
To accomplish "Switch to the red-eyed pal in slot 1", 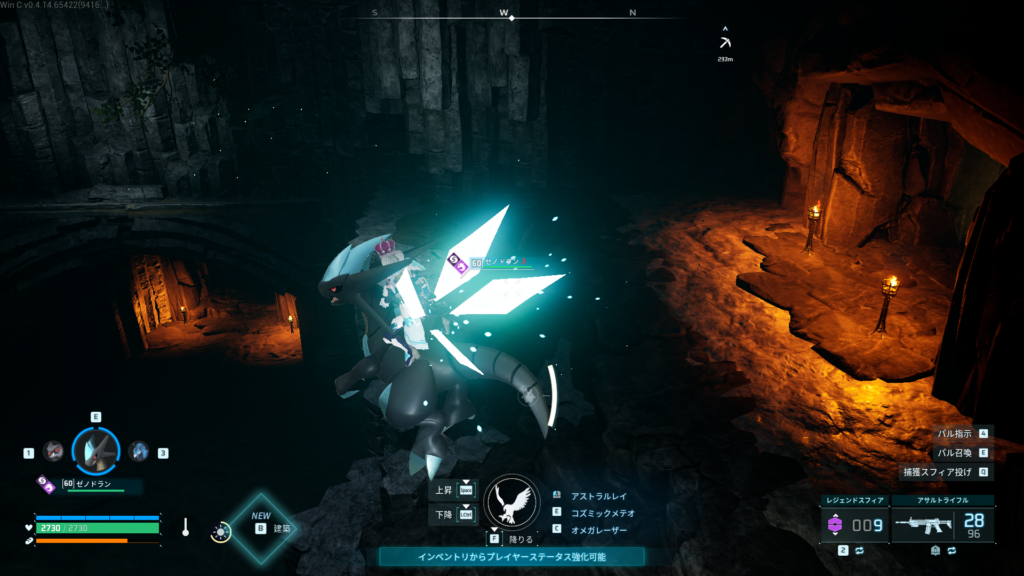I will pyautogui.click(x=53, y=452).
